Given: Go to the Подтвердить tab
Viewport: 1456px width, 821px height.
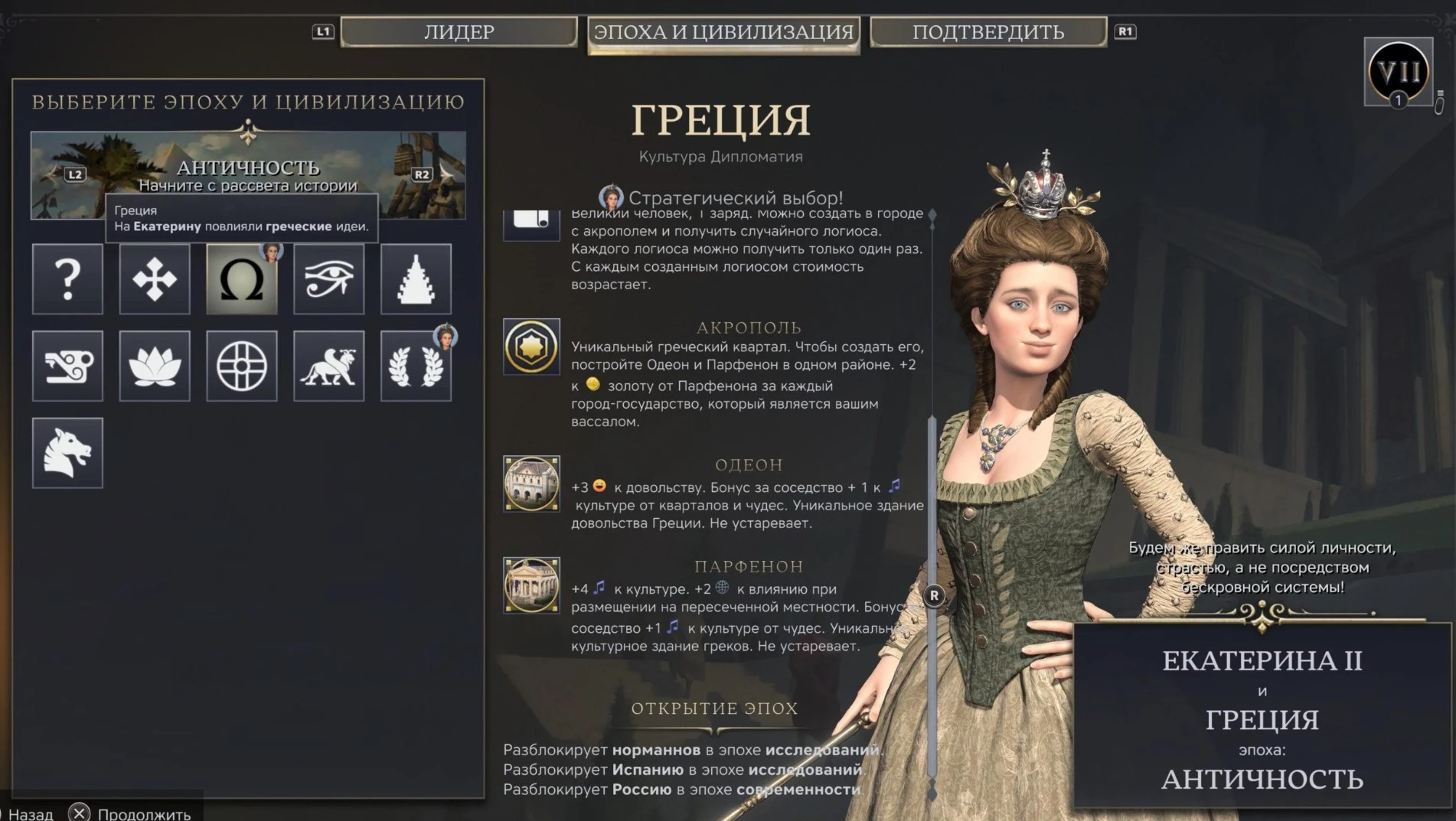Looking at the screenshot, I should point(988,32).
